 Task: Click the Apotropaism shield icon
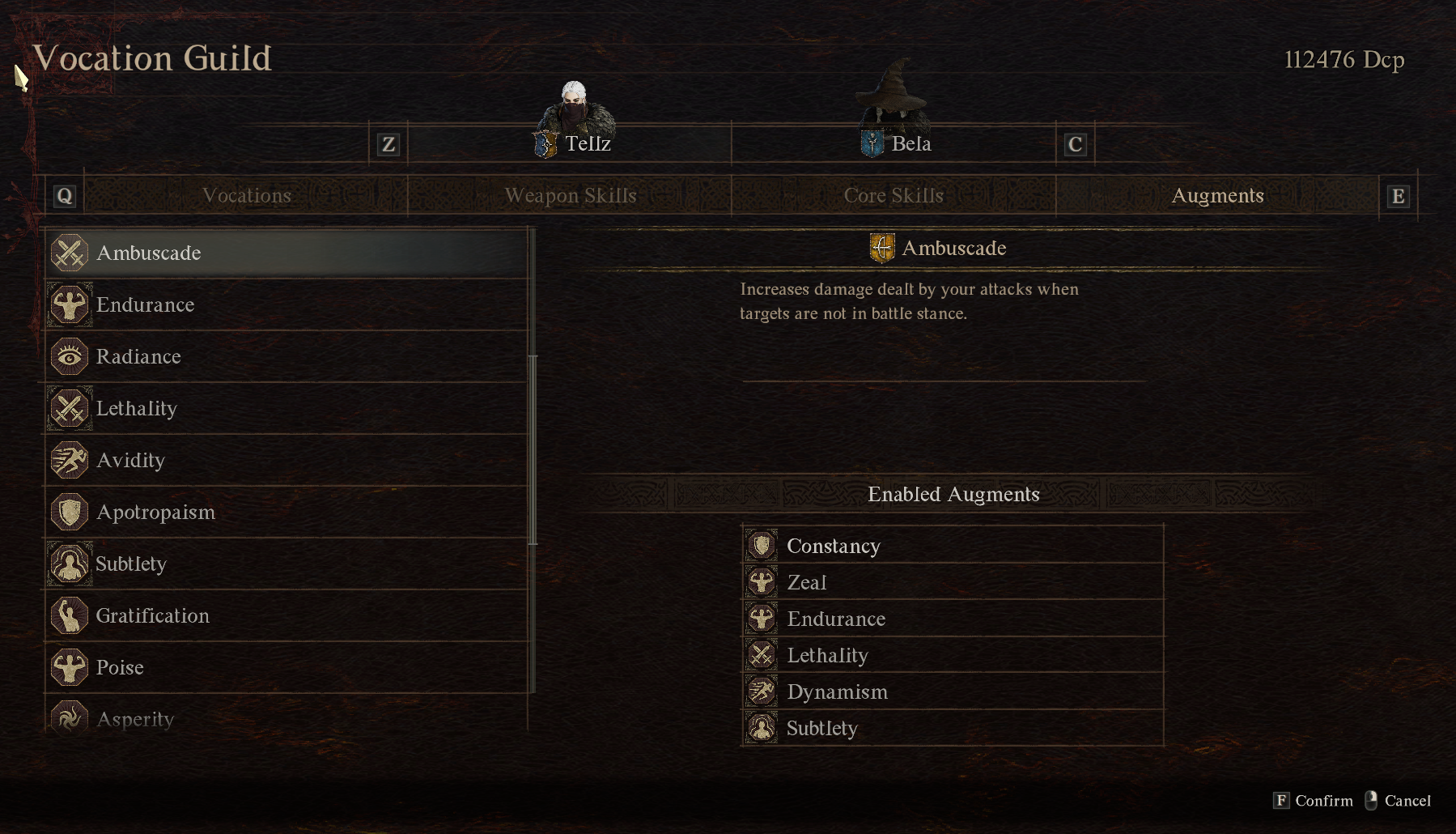(x=70, y=512)
